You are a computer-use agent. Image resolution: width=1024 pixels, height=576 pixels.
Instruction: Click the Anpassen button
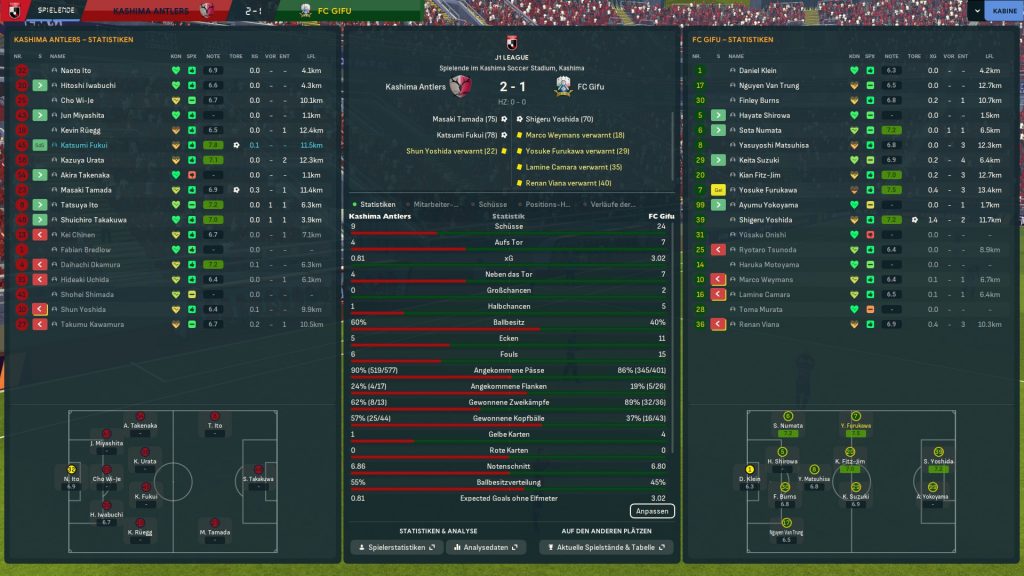(652, 511)
